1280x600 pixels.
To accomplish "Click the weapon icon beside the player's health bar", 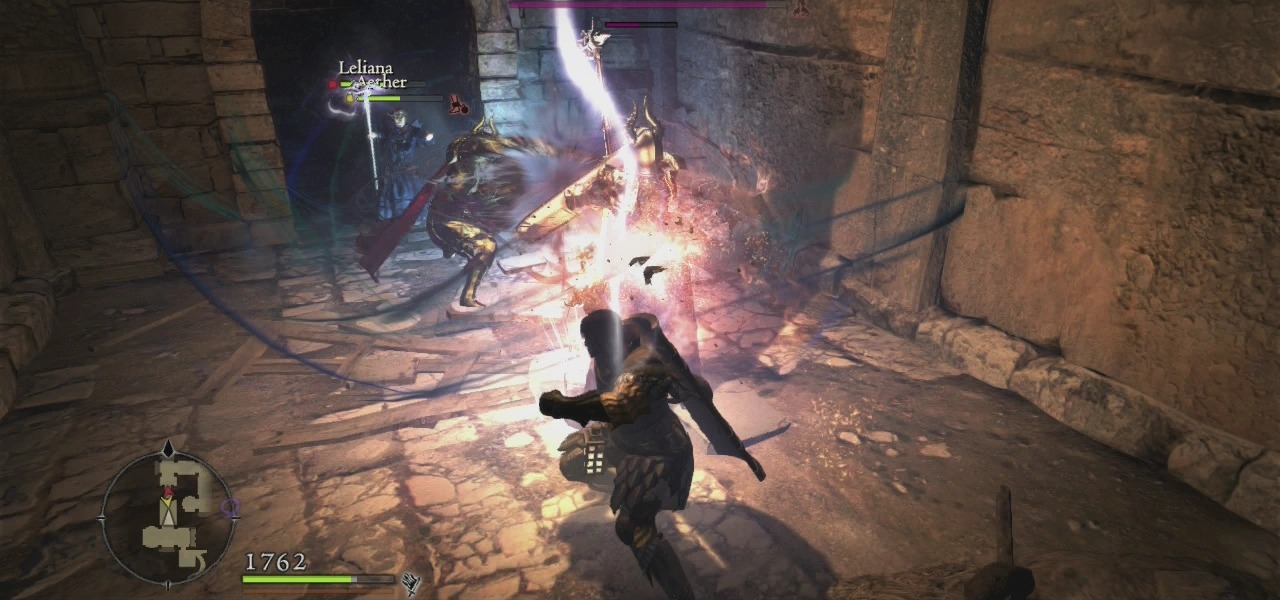I will coord(410,582).
